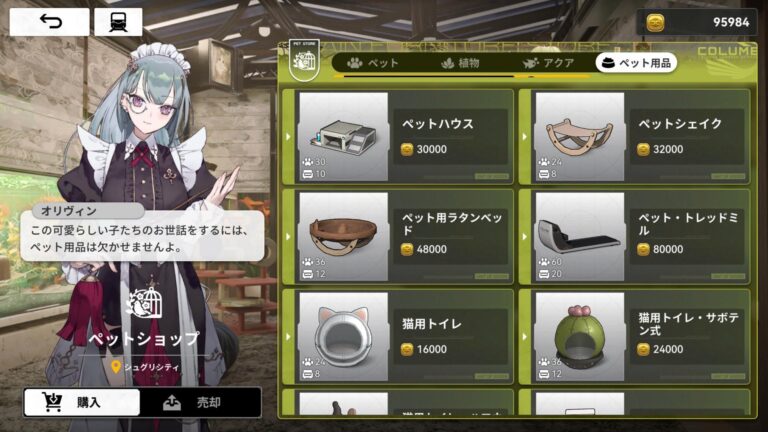Select the 猫用トイレ・サボテン式 item
The width and height of the screenshot is (768, 432).
[x=634, y=335]
